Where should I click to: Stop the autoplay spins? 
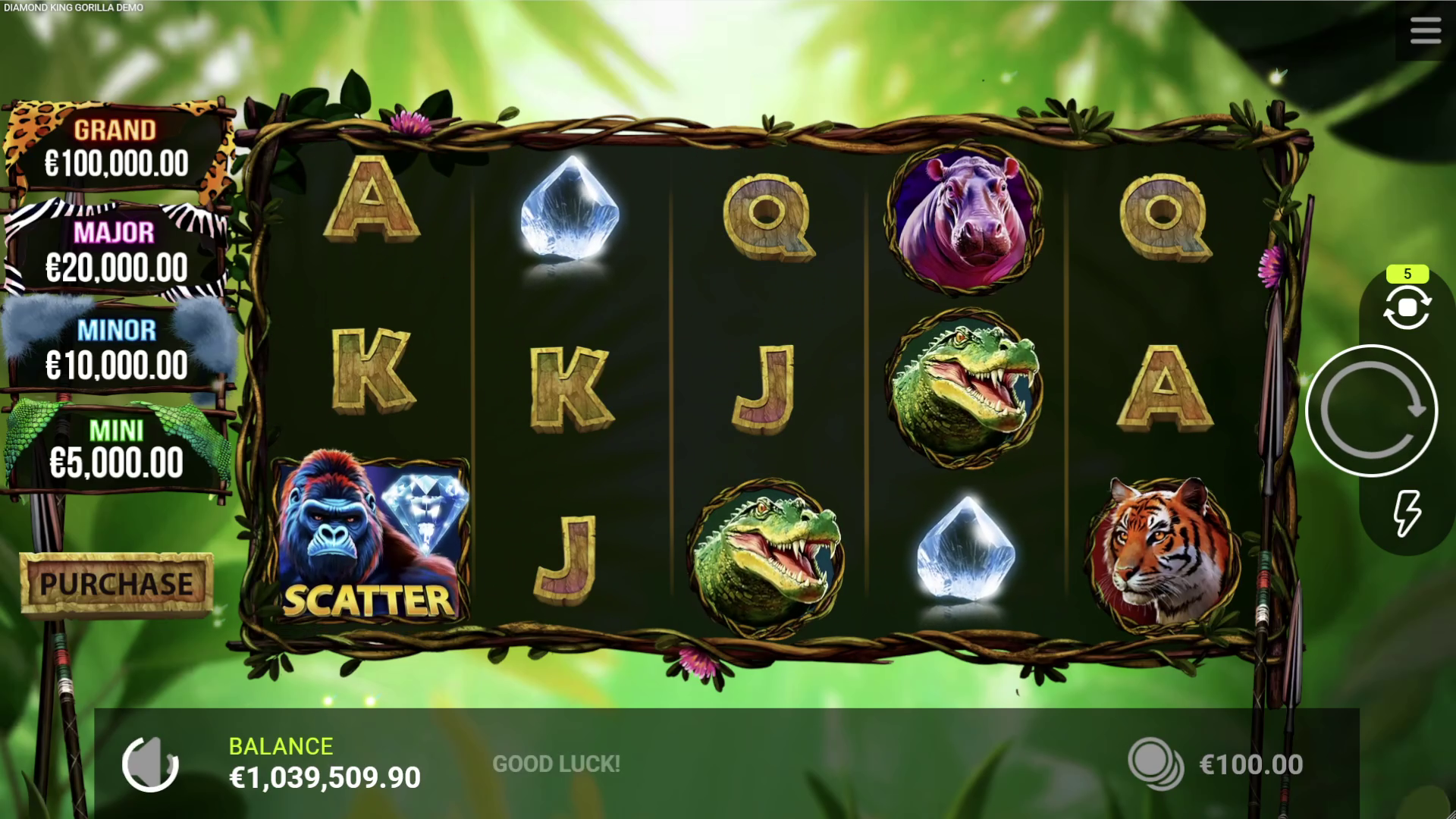[1407, 308]
